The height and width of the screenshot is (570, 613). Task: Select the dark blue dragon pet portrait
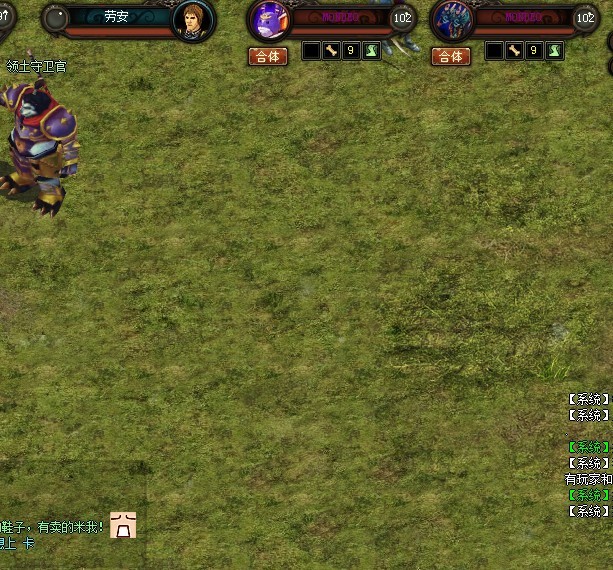tap(452, 20)
